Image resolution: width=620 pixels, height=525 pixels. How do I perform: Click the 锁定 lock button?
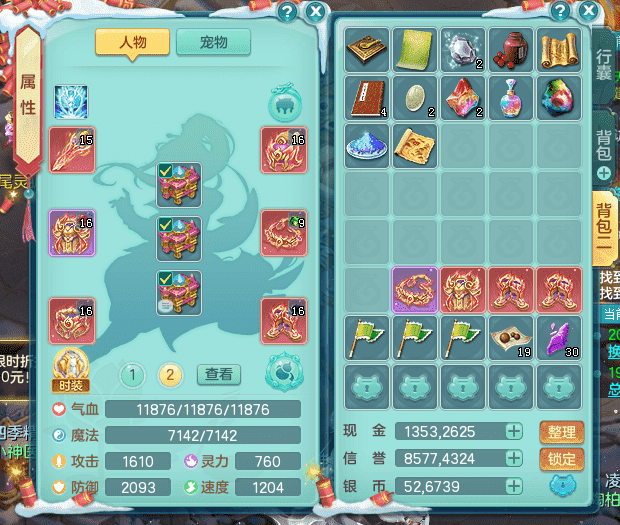click(x=562, y=459)
